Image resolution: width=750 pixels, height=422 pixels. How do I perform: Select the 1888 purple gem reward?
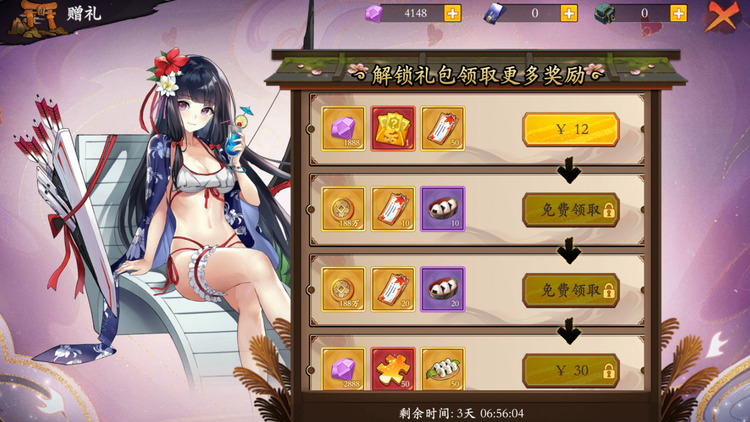point(343,129)
